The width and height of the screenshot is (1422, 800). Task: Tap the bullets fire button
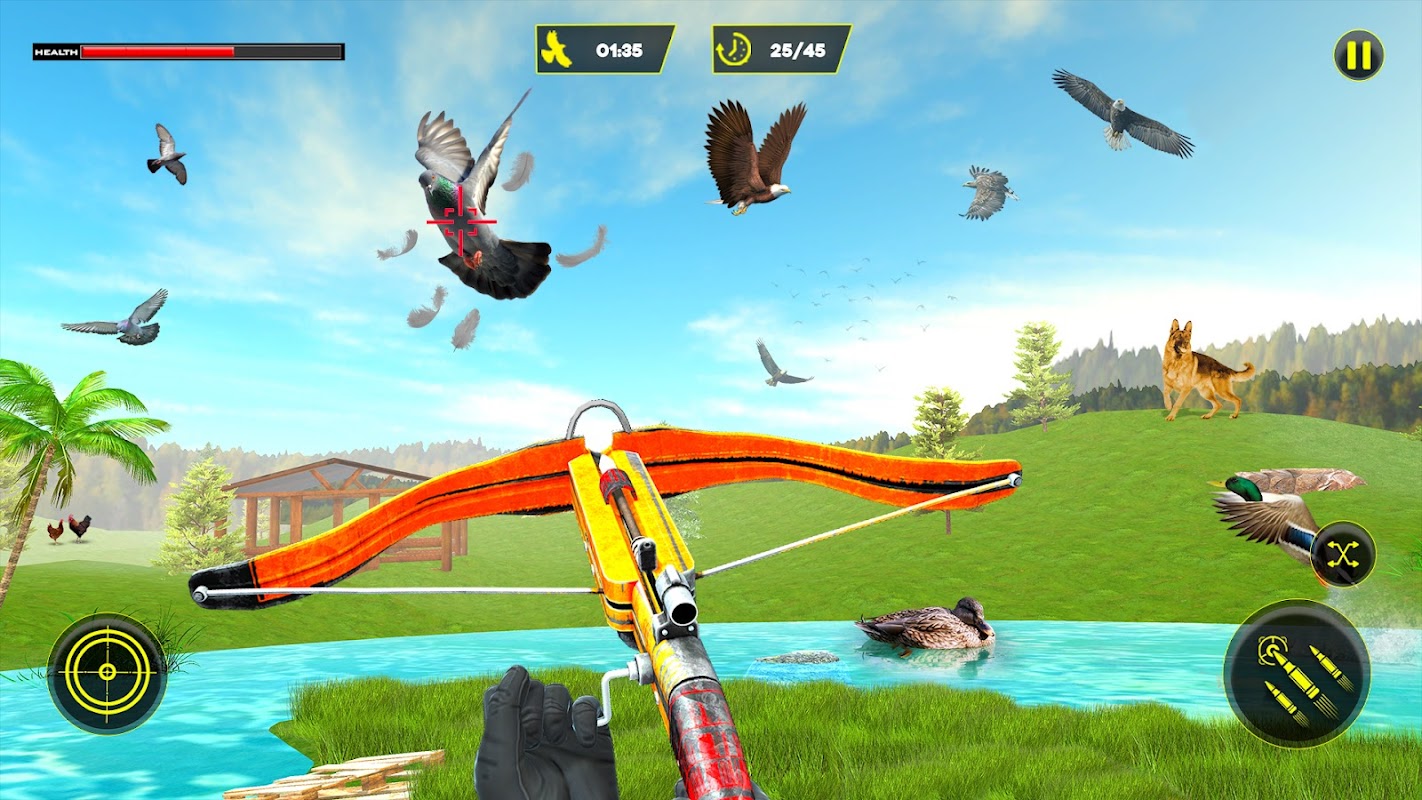pyautogui.click(x=1296, y=673)
